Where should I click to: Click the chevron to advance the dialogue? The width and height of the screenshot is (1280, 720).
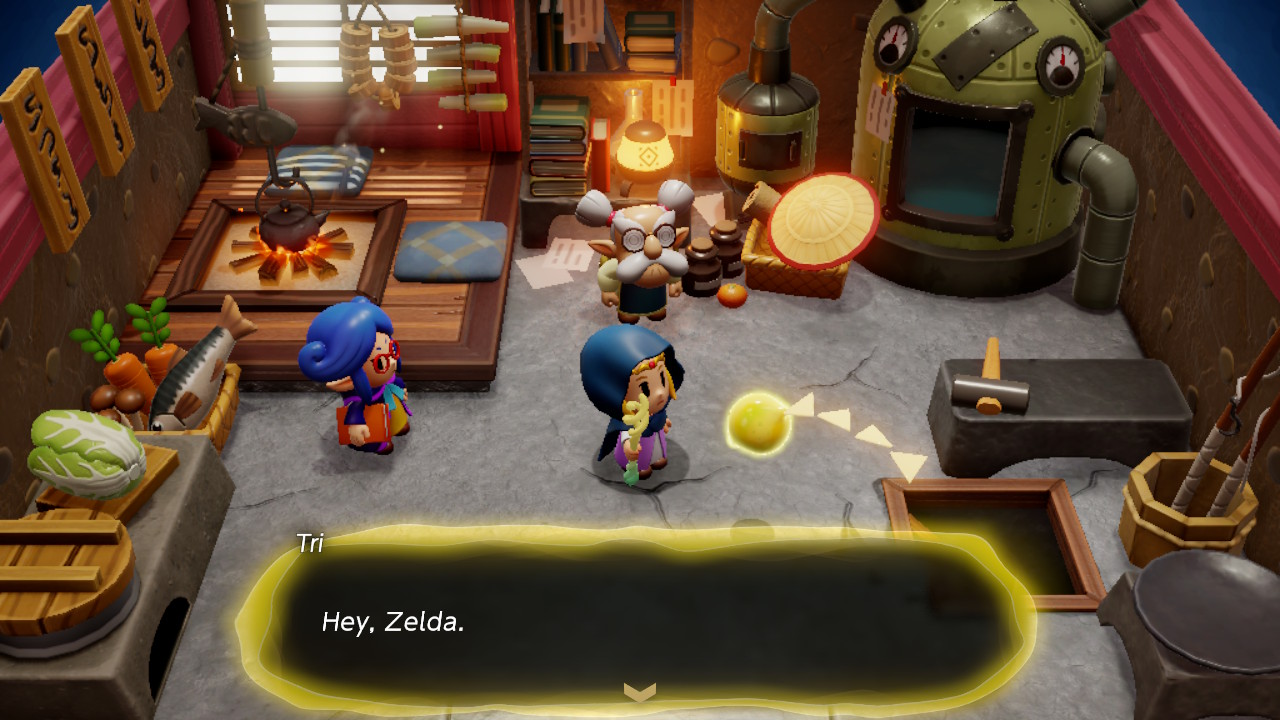pos(640,690)
